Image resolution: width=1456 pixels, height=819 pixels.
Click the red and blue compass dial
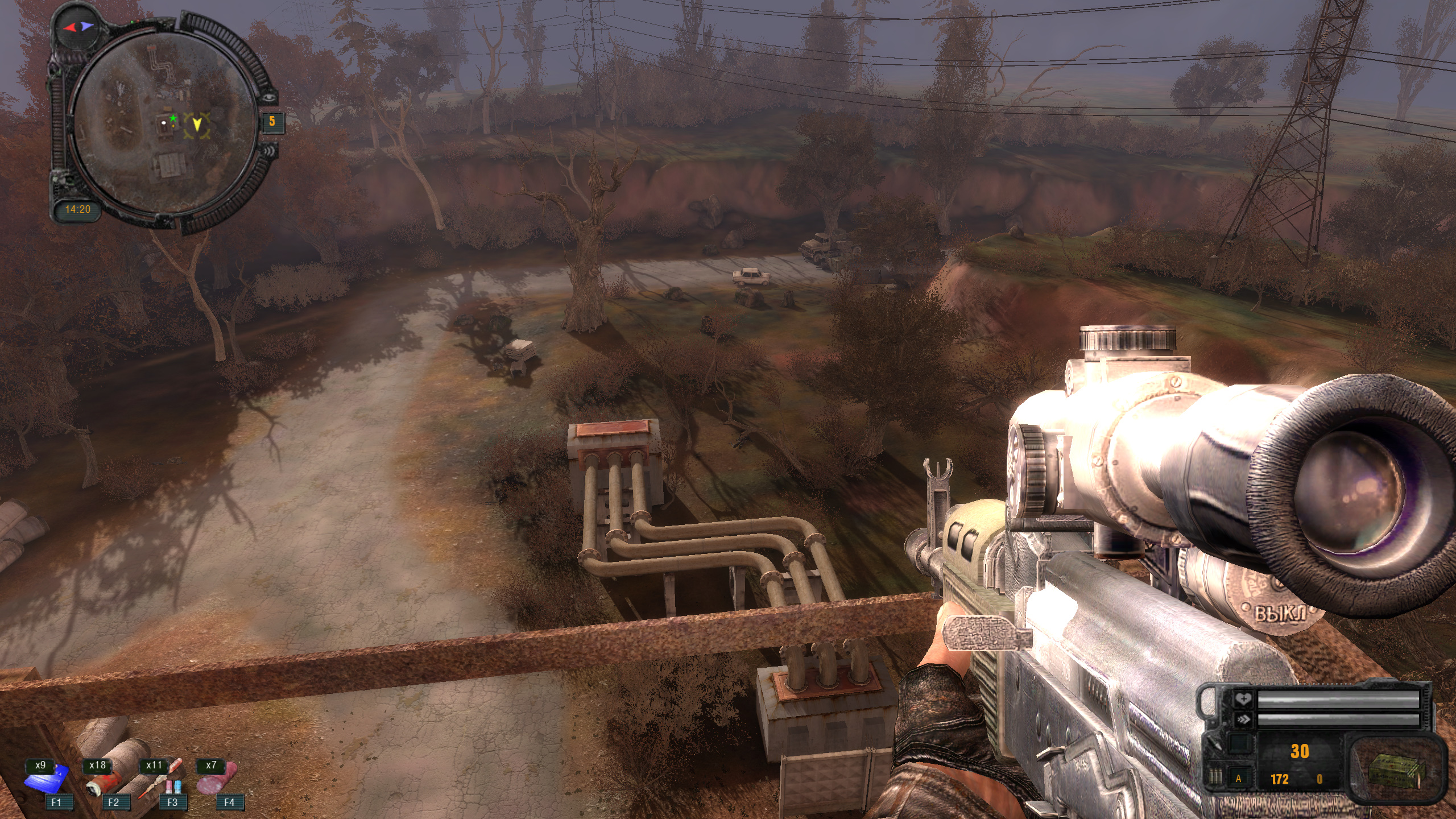(78, 26)
